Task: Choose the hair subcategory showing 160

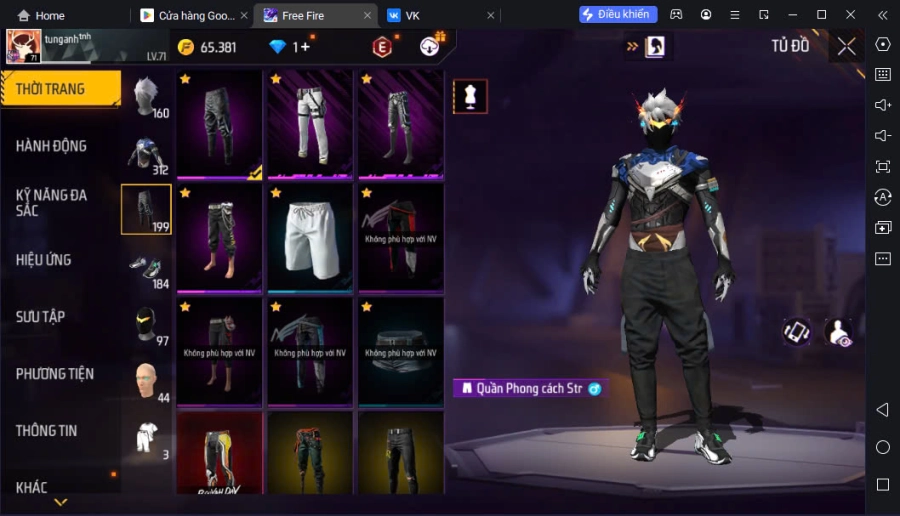Action: 148,96
